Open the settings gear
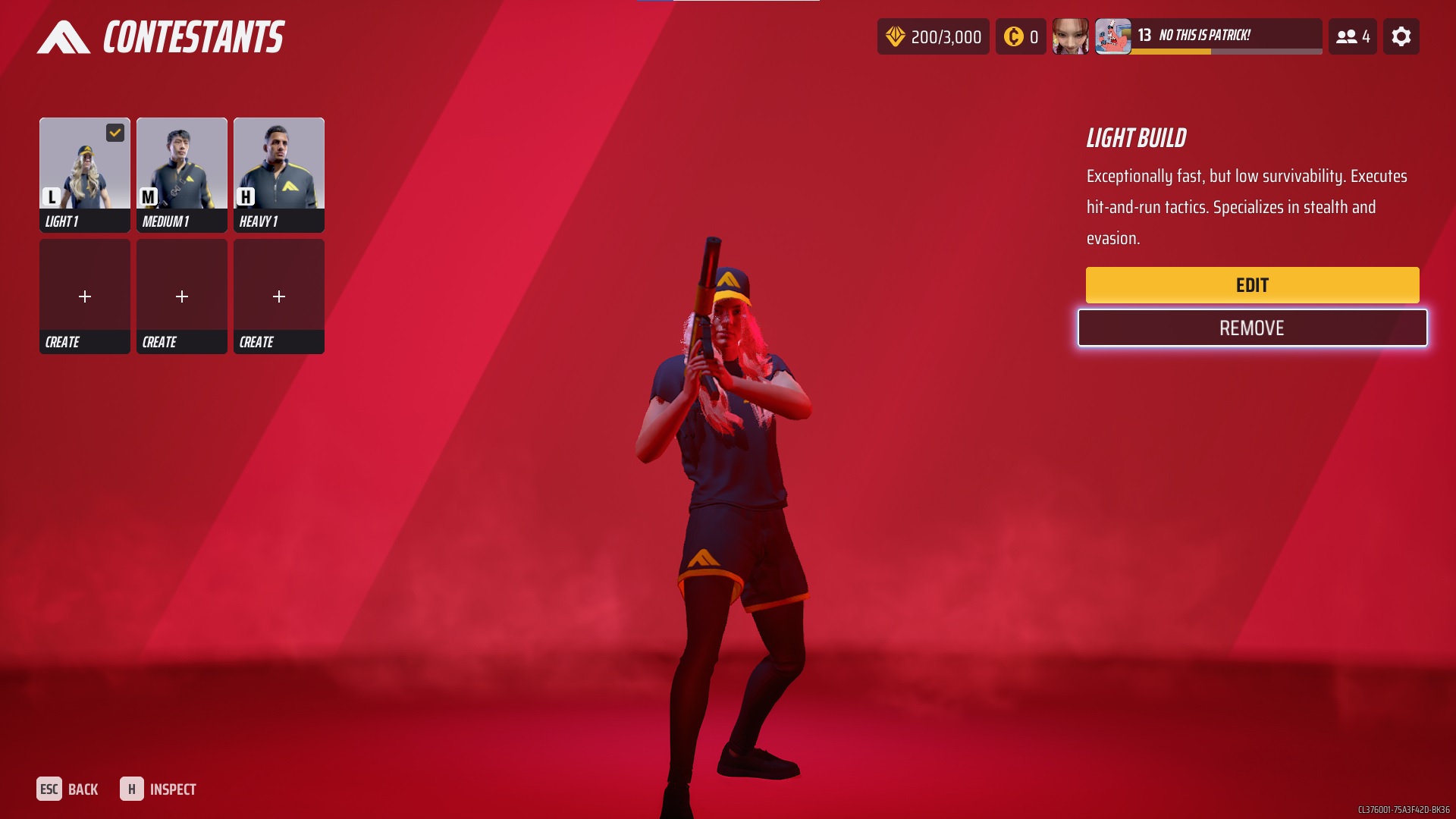1456x819 pixels. [1402, 36]
